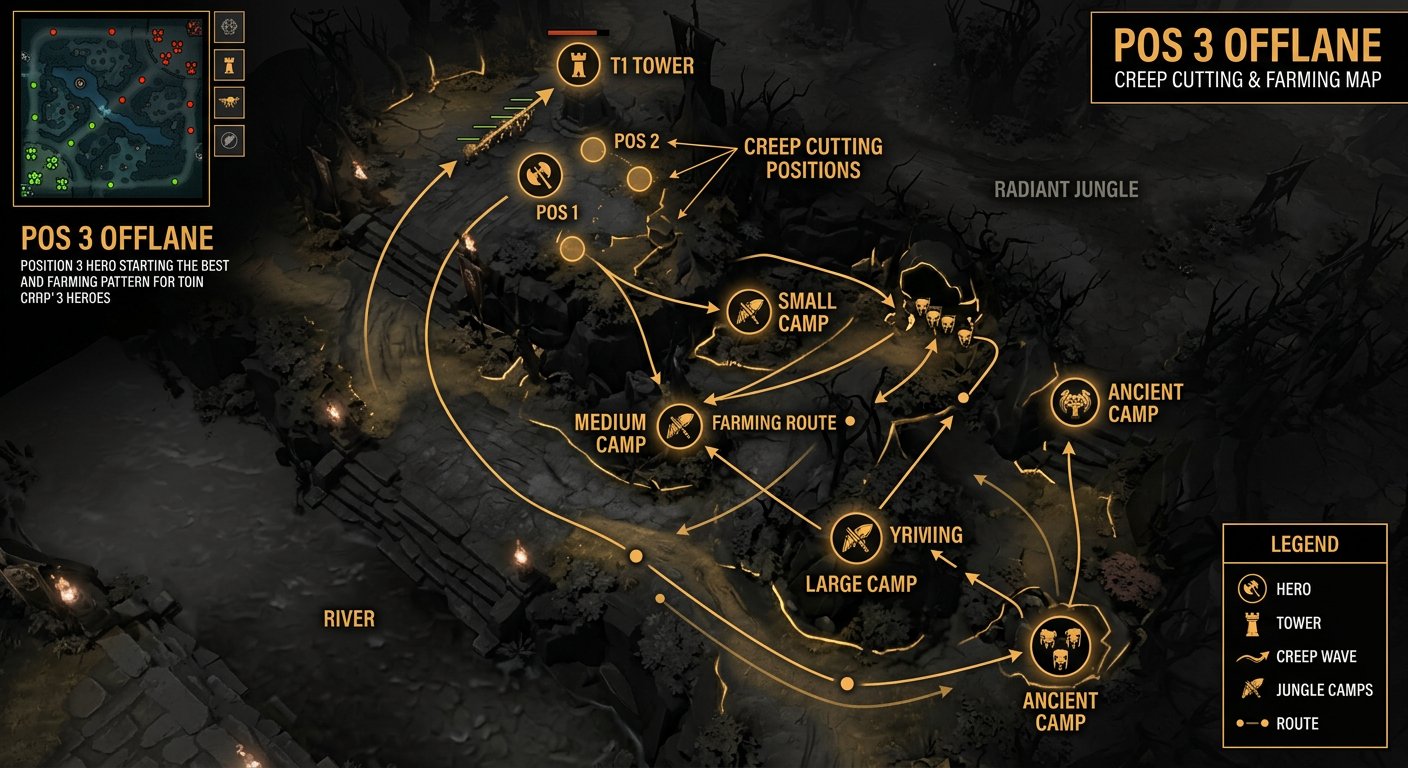Viewport: 1408px width, 768px height.
Task: Click the red health bar above T1 Tower
Action: click(573, 31)
